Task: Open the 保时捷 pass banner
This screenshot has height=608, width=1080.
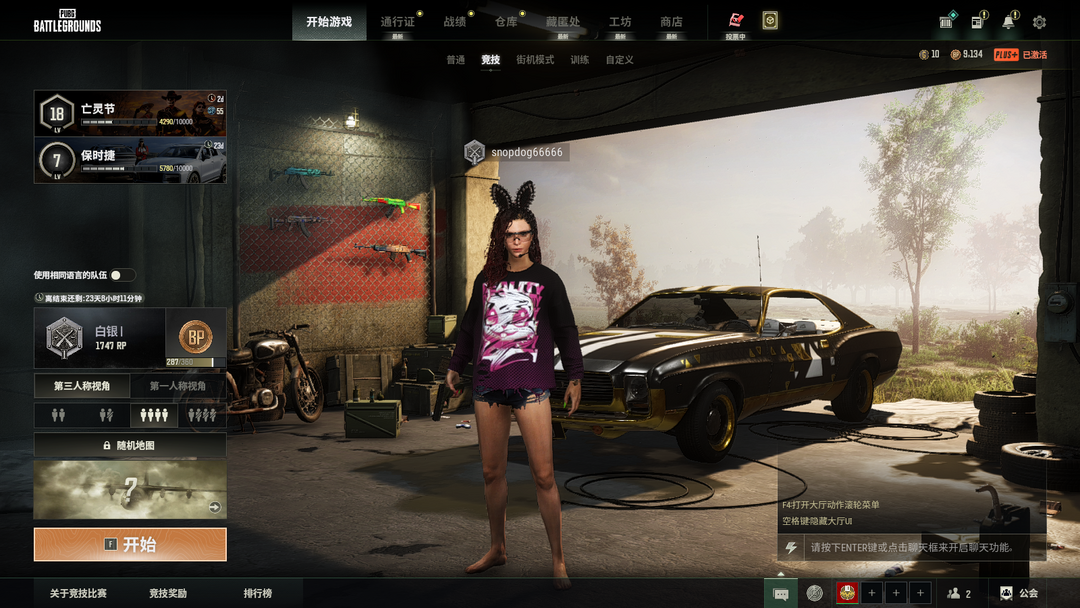Action: tap(130, 160)
